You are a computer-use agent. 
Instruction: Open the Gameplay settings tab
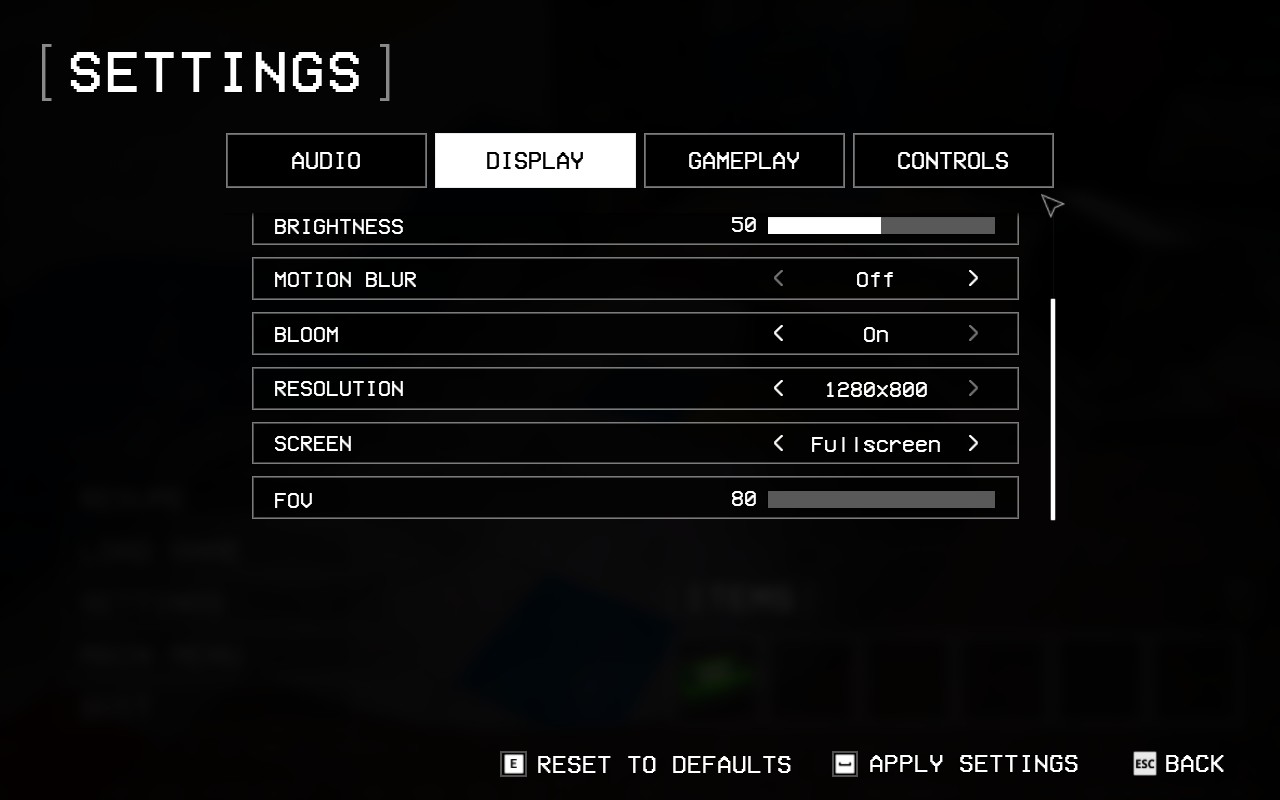(744, 161)
